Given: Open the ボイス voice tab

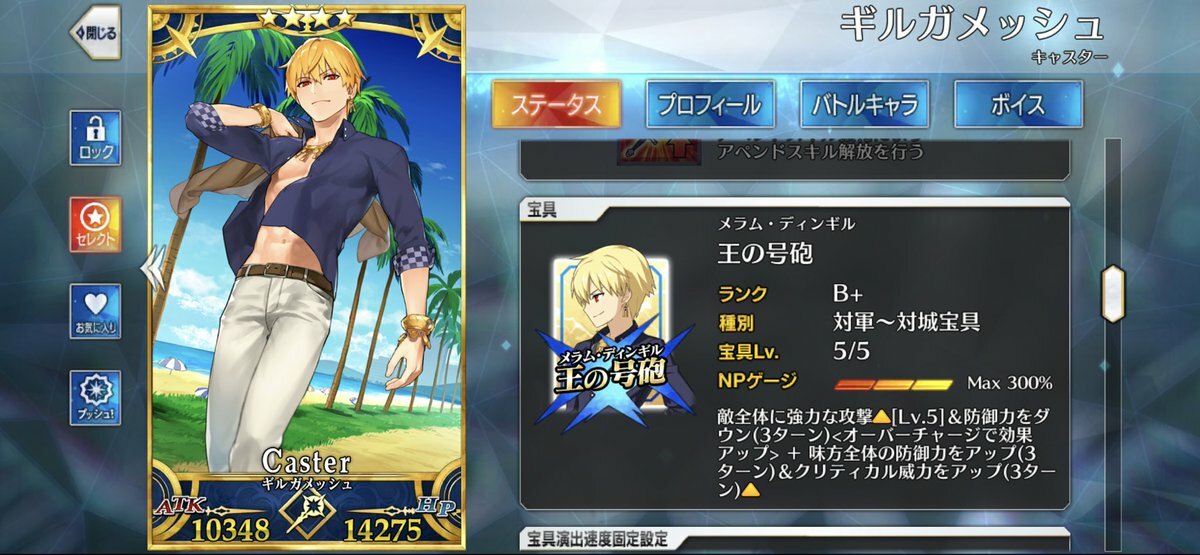Looking at the screenshot, I should (1018, 104).
